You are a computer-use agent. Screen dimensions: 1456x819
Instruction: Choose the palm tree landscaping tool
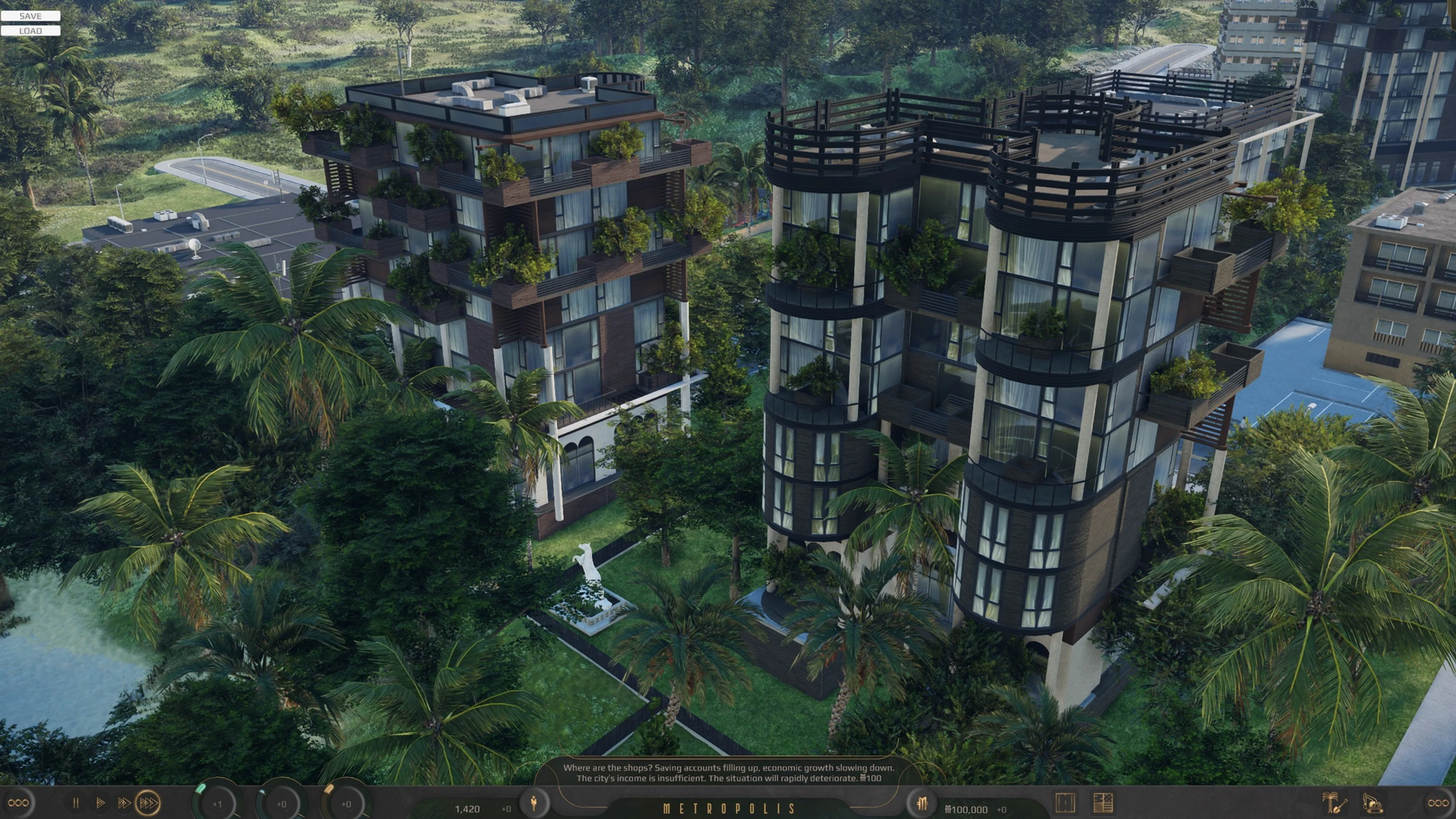(x=1333, y=803)
